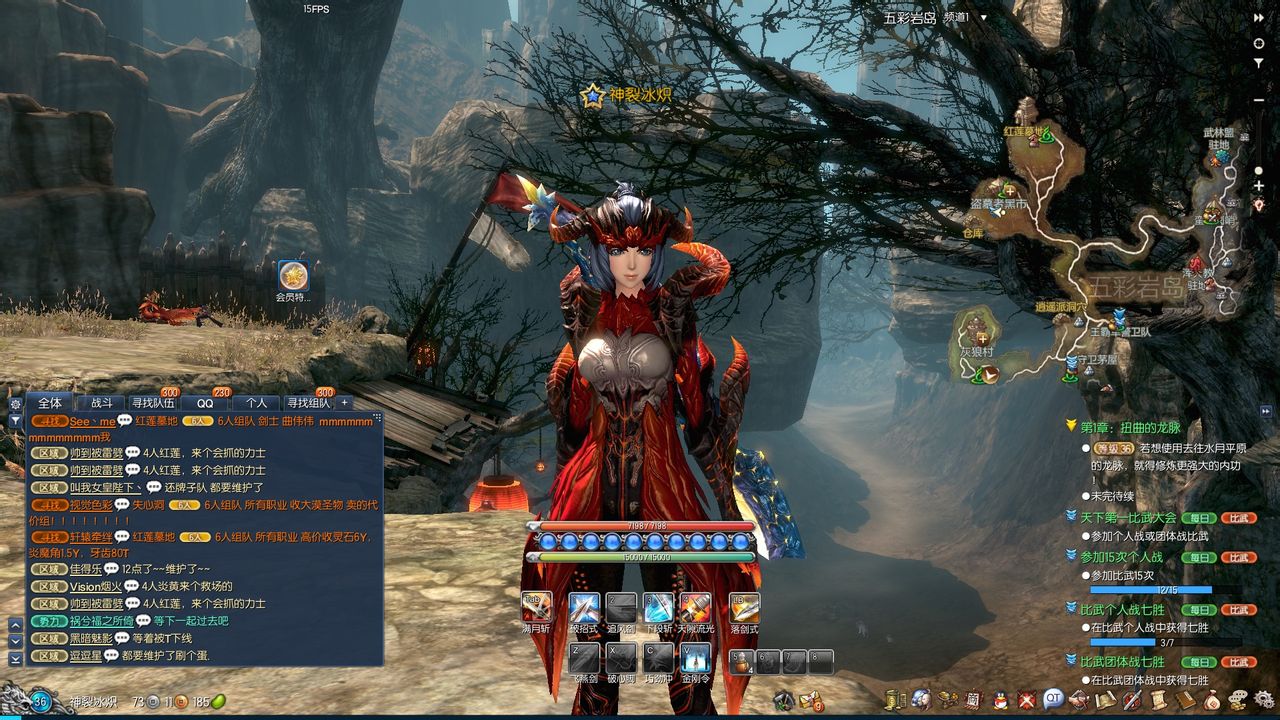Viewport: 1280px width, 720px height.
Task: Activate the 落剑式 skill icon
Action: pos(744,607)
